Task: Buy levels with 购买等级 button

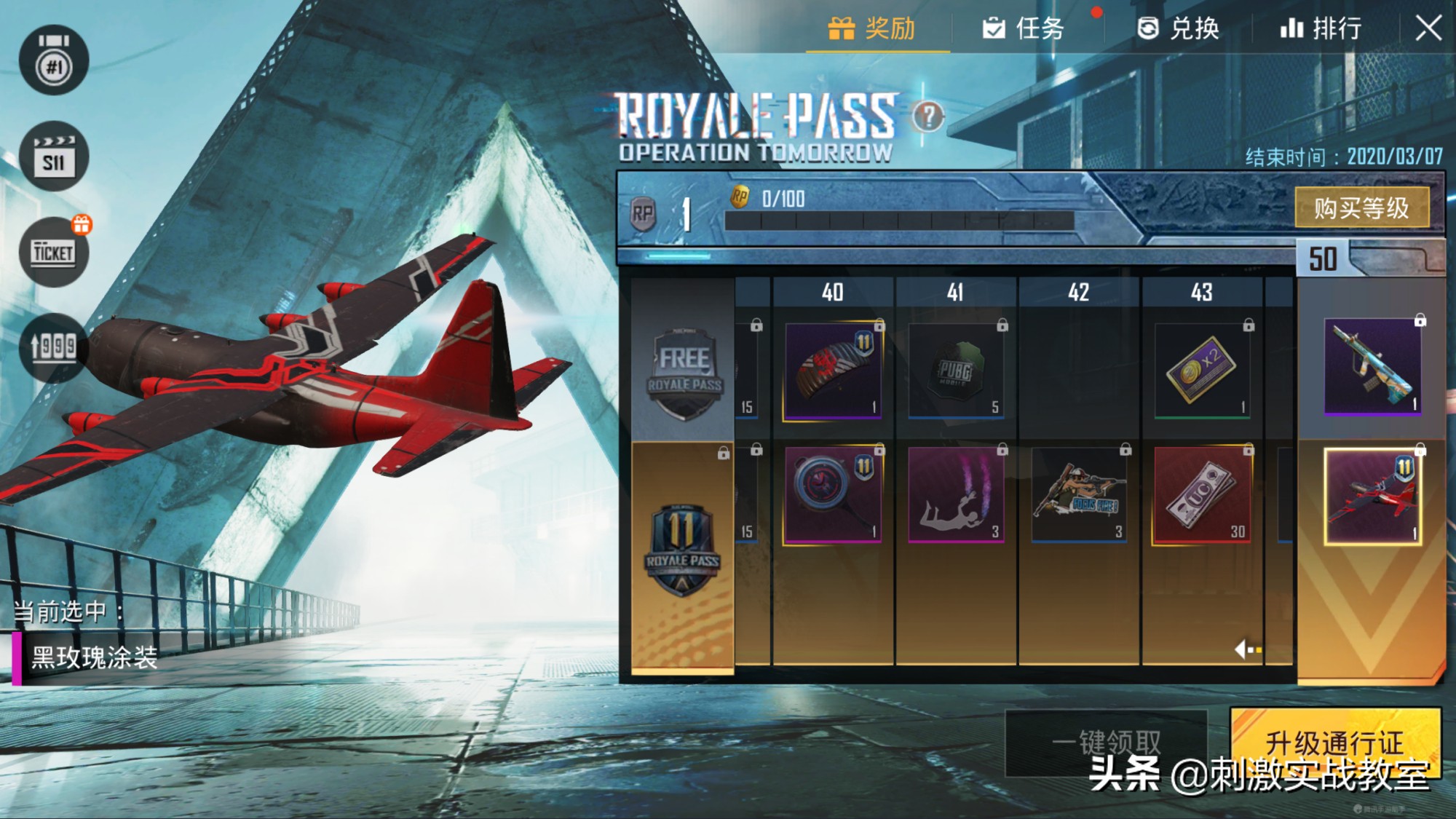Action: click(x=1361, y=208)
